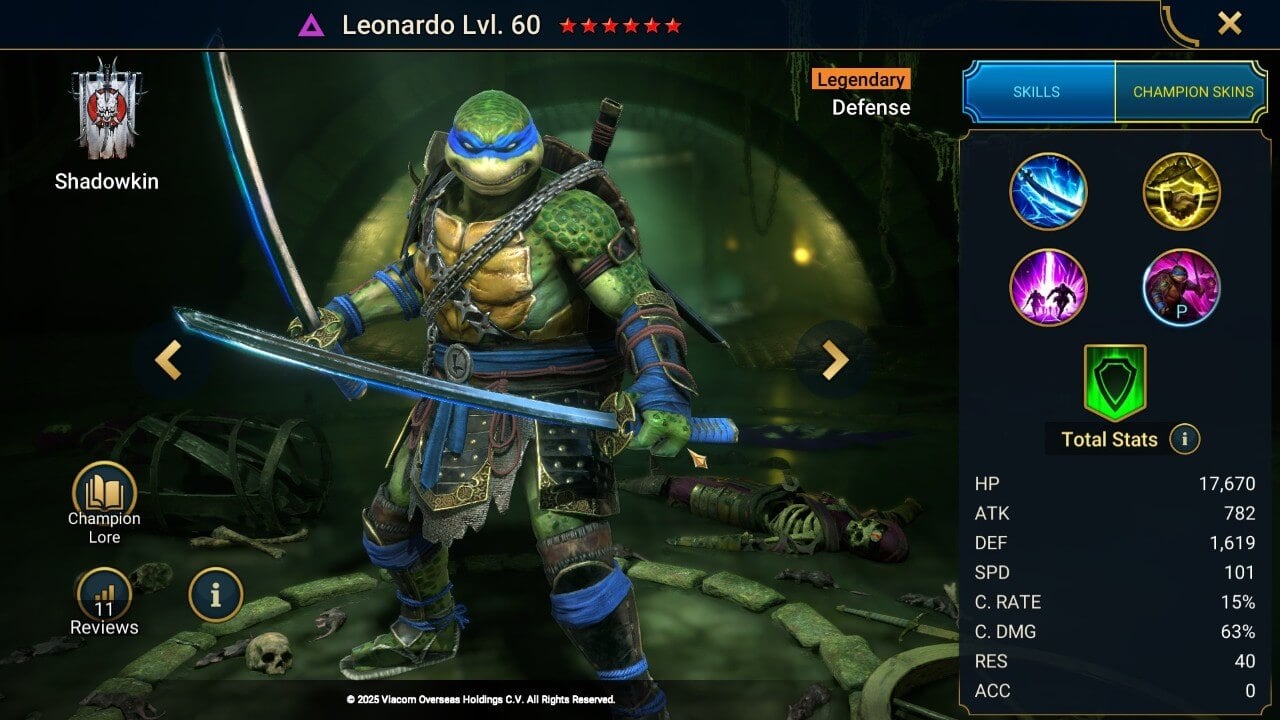The image size is (1280, 720).
Task: Open the passive skill marked with P
Action: (1181, 289)
